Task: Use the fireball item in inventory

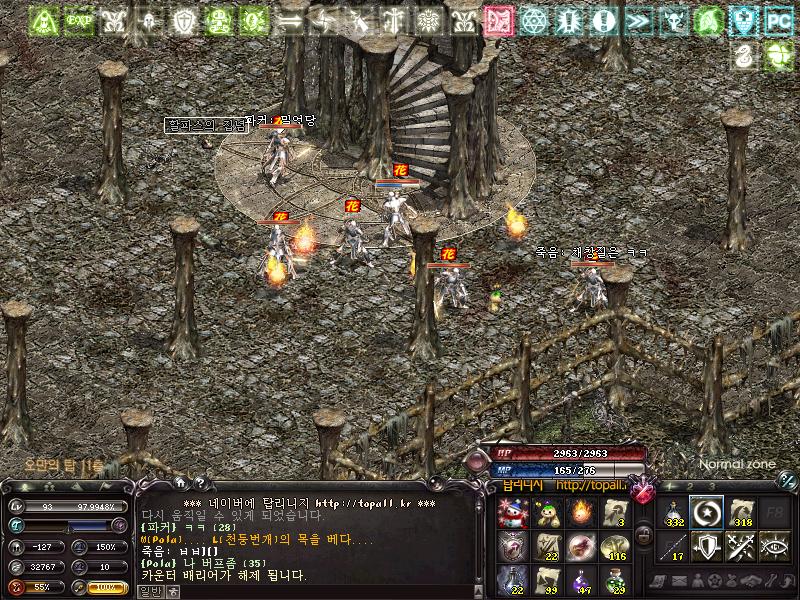Action: (x=579, y=513)
